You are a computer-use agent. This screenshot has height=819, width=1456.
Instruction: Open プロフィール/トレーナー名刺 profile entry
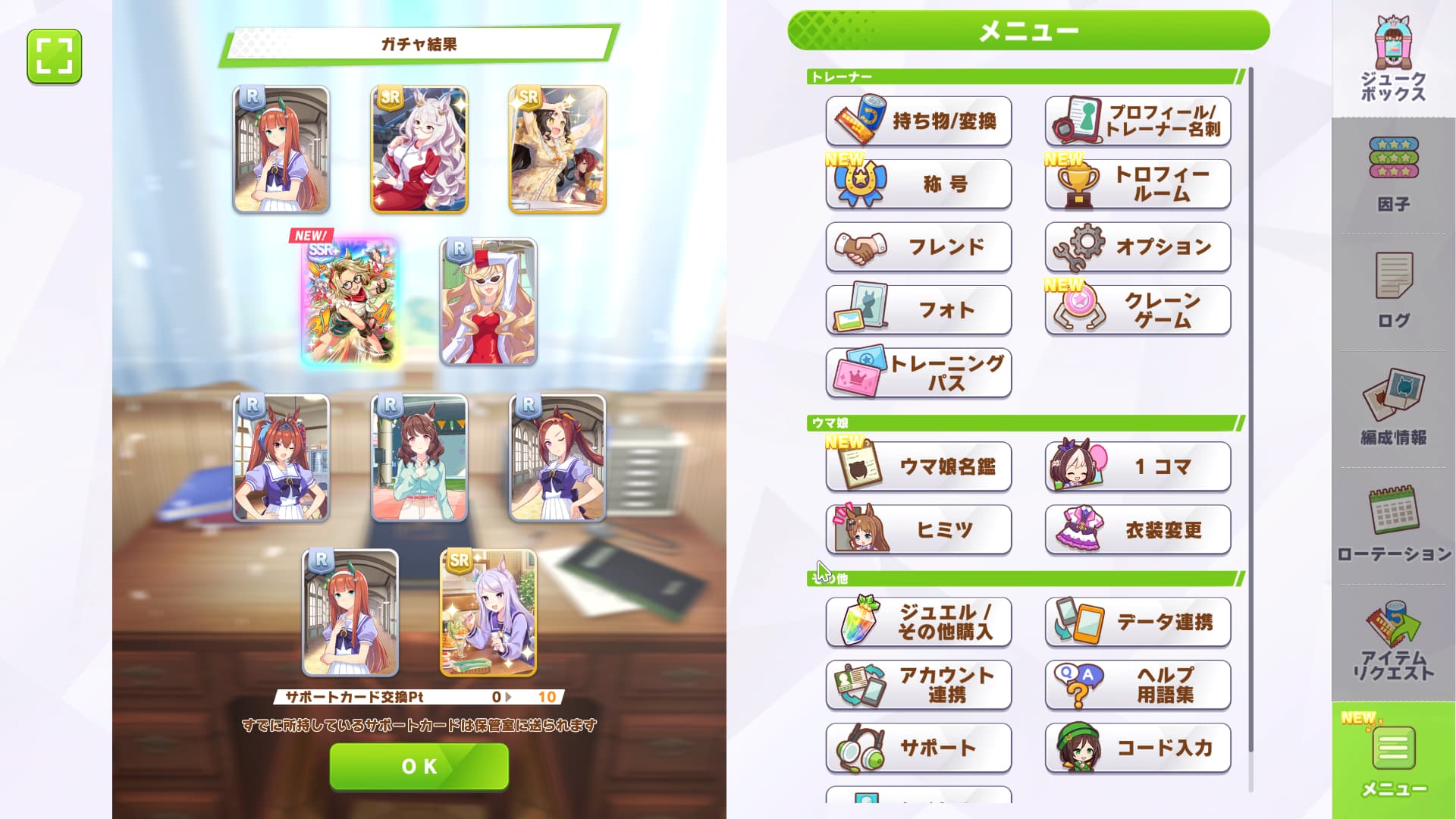coord(1137,121)
